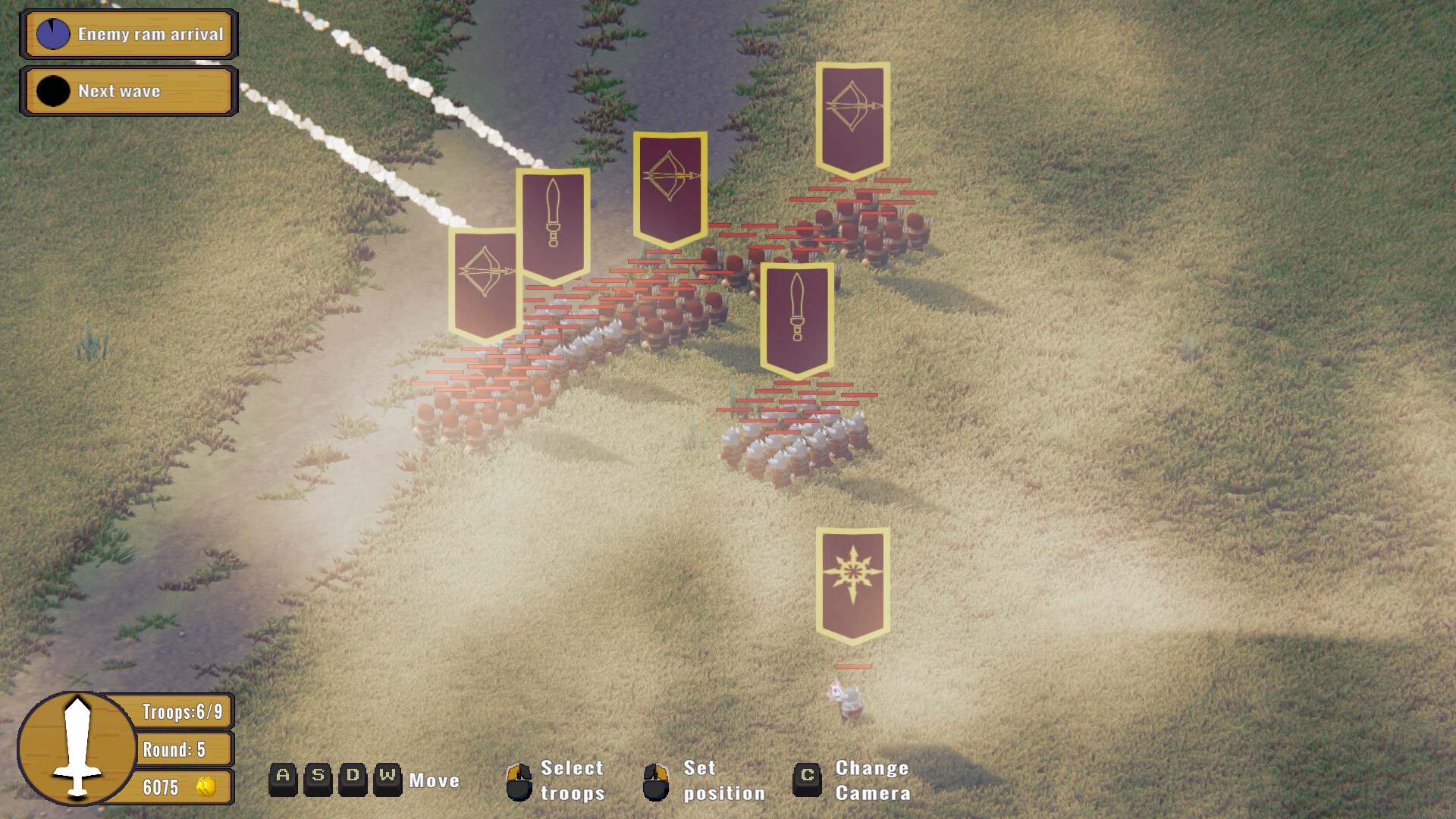Click the Enemy ram arrival panel

129,33
